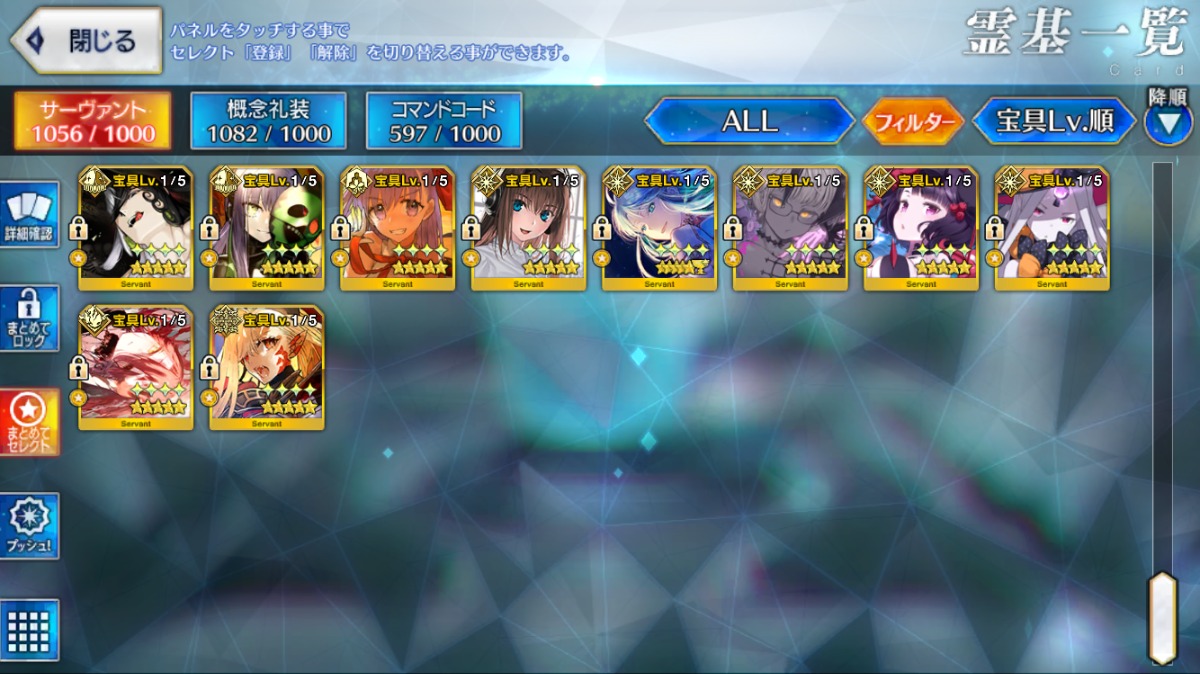Open the 概念礼装 tab
Screen dimensions: 1200x674
pyautogui.click(x=268, y=121)
